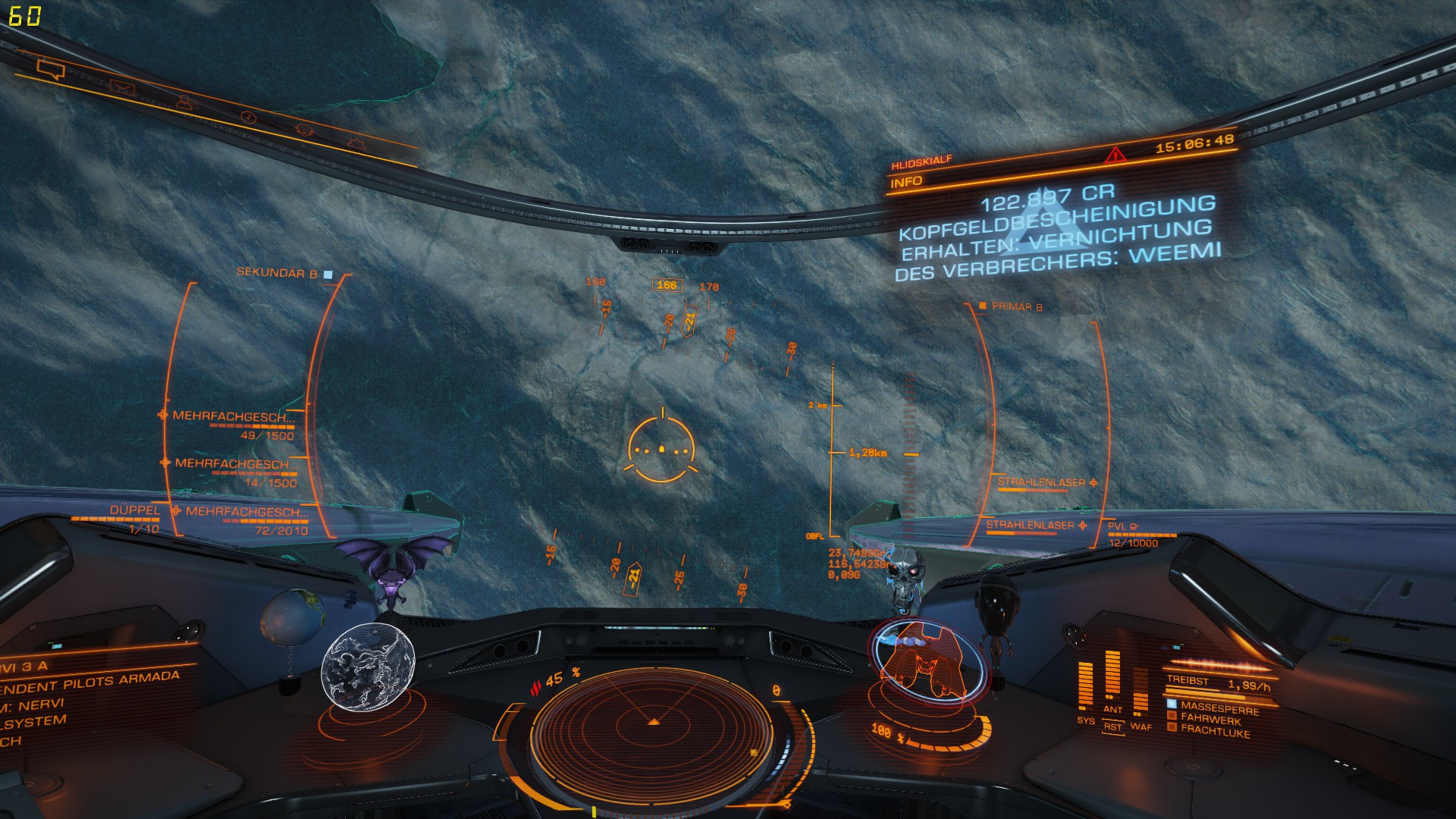Click the Primär B fire group label
The height and width of the screenshot is (819, 1456).
pos(1016,306)
